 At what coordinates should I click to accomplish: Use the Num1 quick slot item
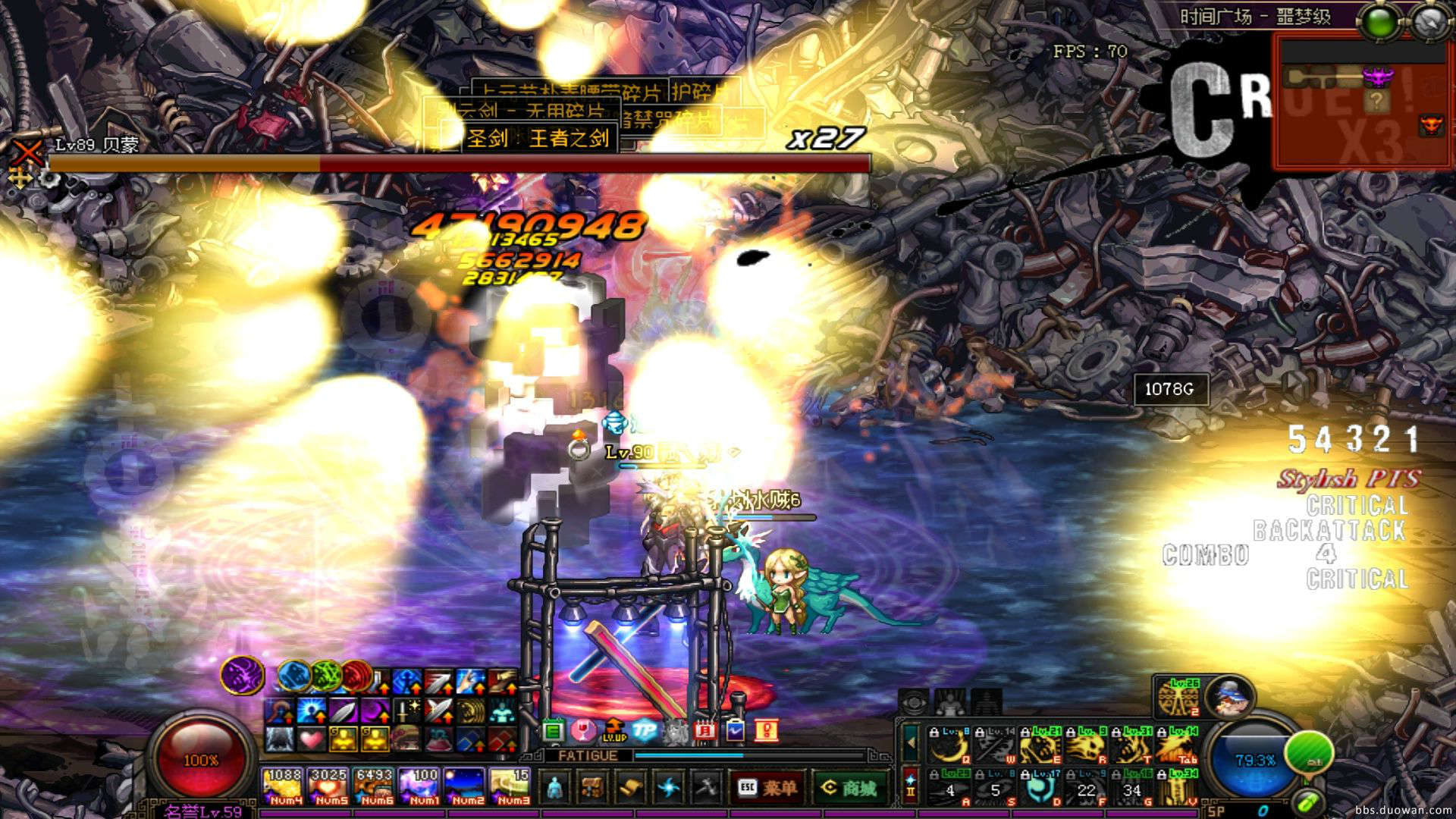click(x=419, y=786)
